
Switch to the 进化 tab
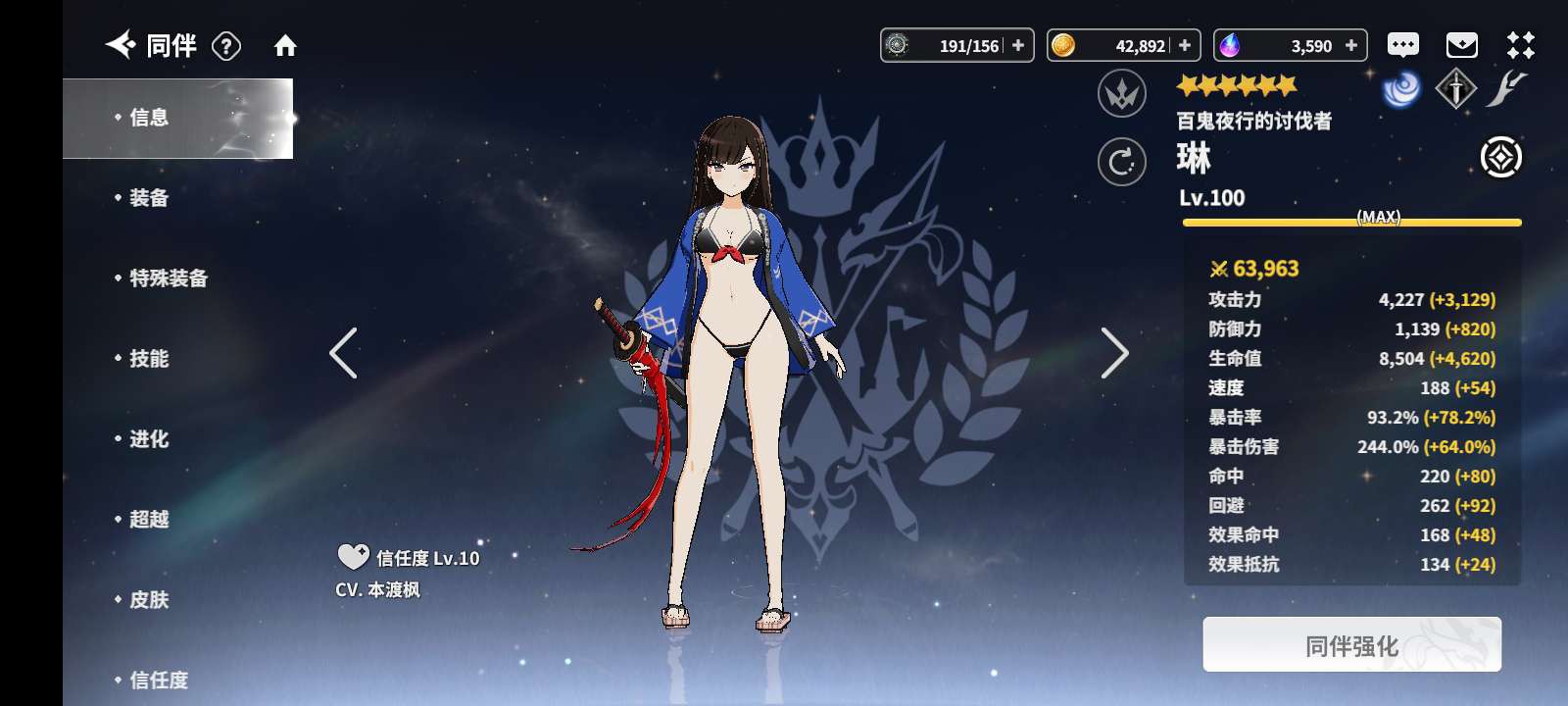point(149,439)
